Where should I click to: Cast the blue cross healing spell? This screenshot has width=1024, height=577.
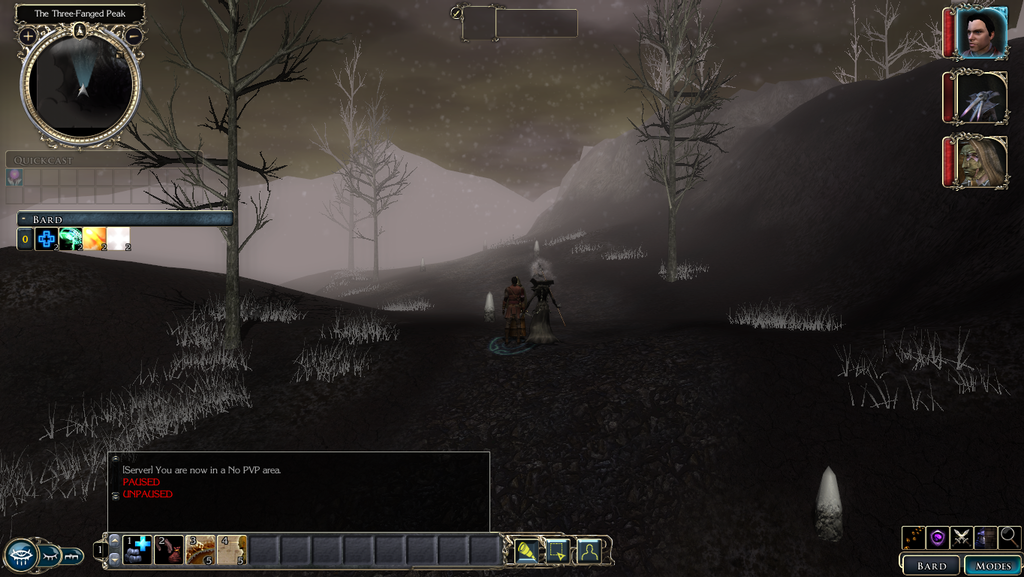click(x=46, y=239)
